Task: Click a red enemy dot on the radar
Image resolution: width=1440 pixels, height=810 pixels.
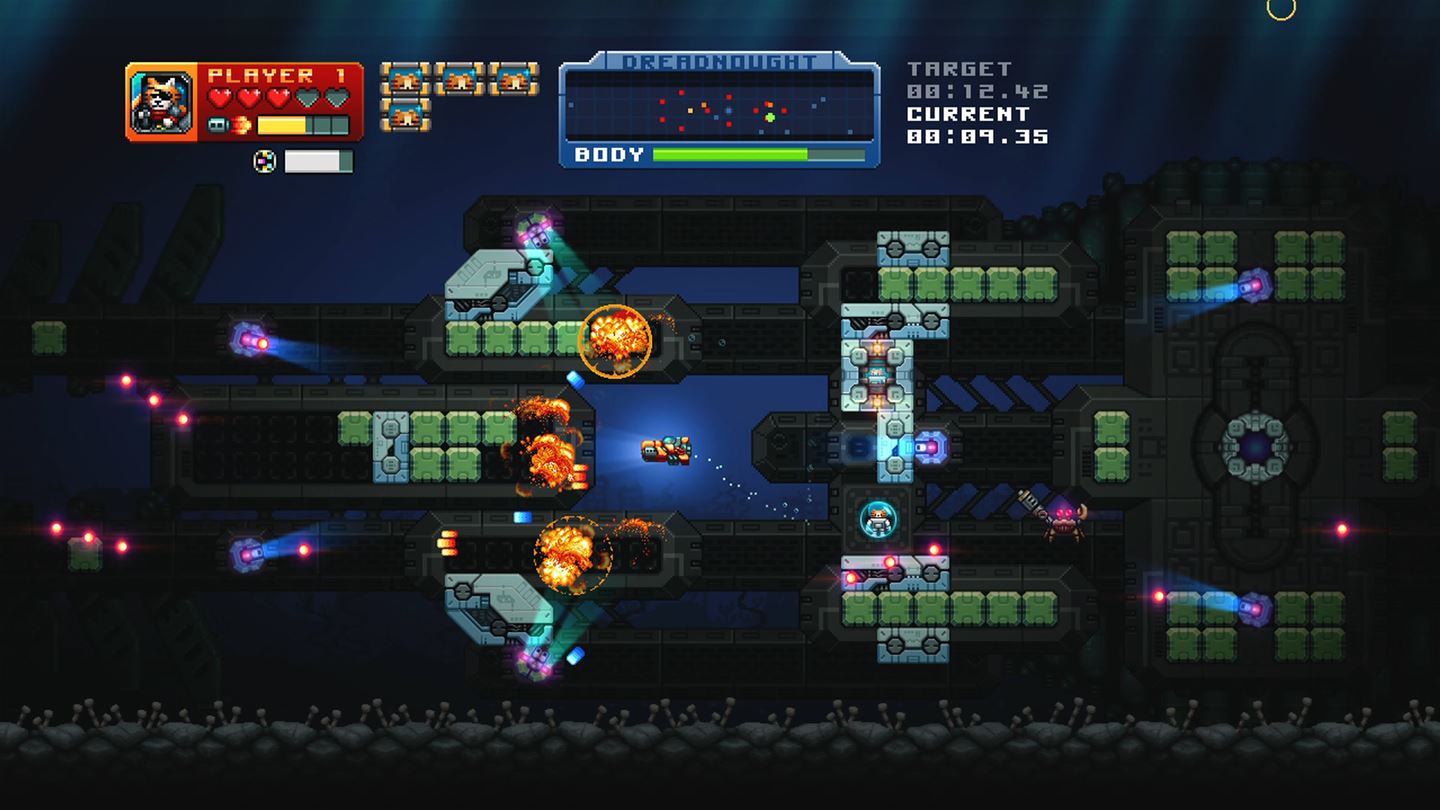Action: [x=681, y=92]
